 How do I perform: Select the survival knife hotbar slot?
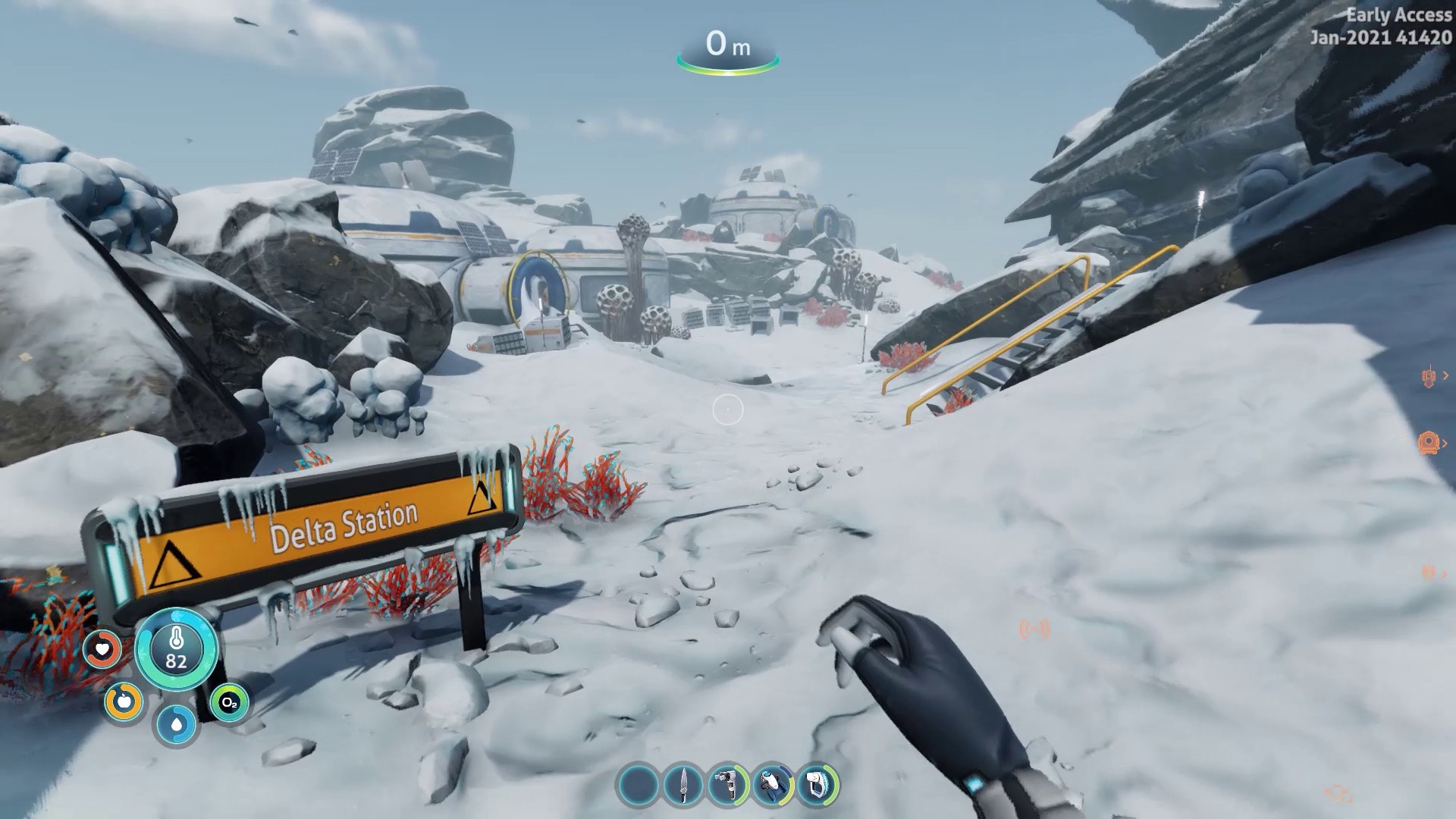point(683,784)
